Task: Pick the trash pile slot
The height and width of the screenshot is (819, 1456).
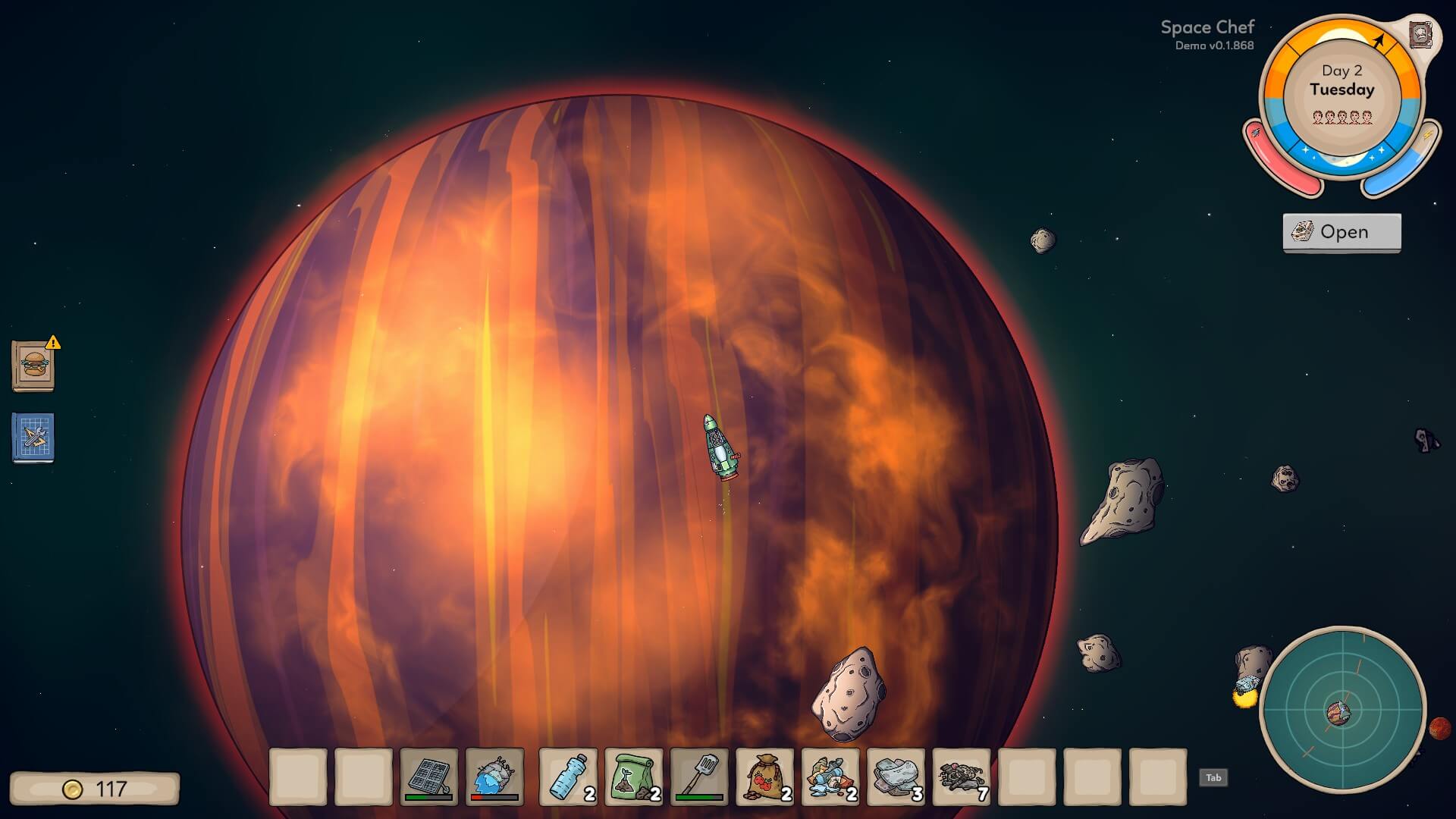Action: tap(830, 777)
